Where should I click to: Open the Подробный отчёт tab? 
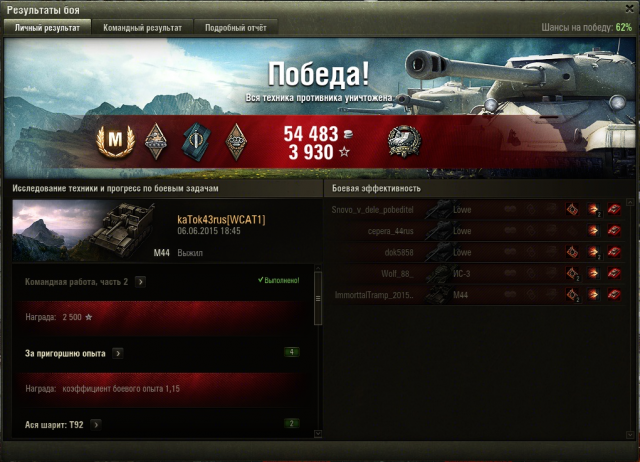click(235, 28)
